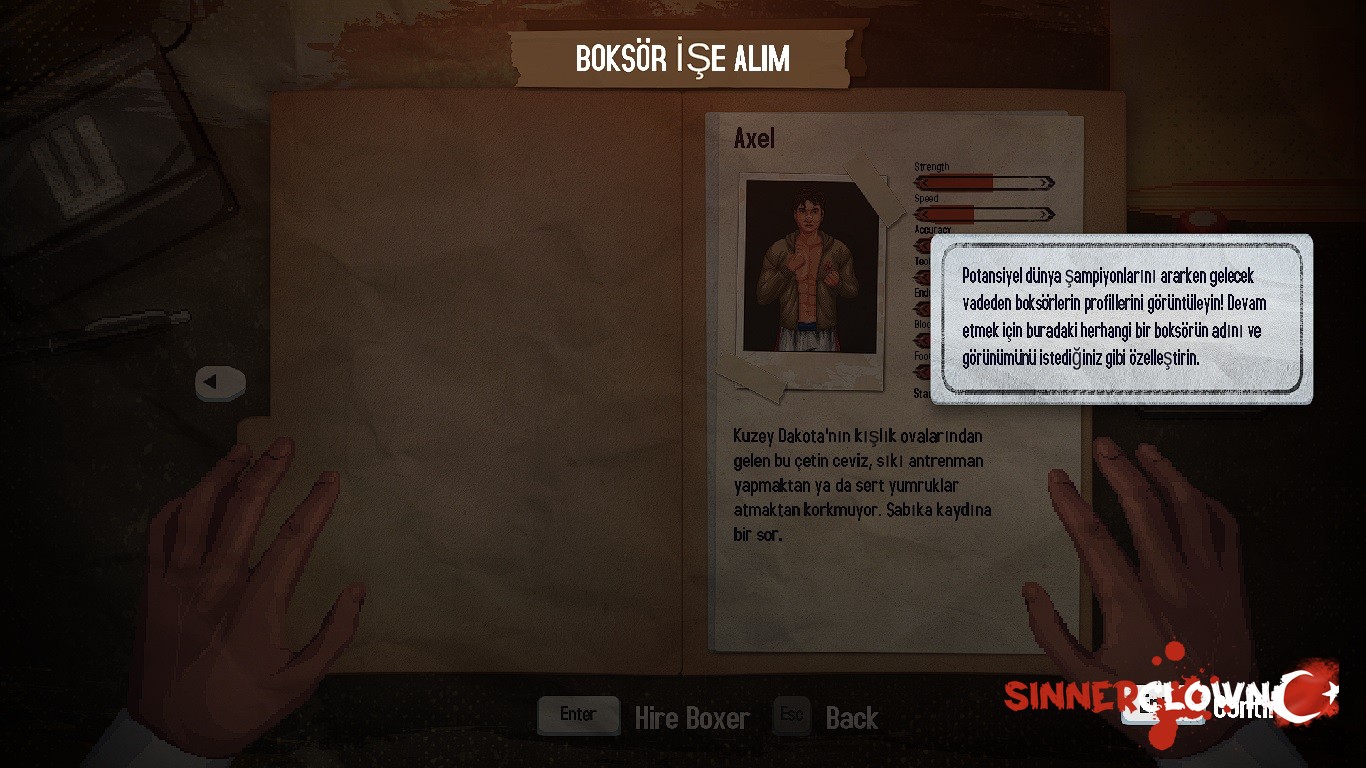The width and height of the screenshot is (1366, 768).
Task: Hire Boxer using the bottom label
Action: [691, 718]
